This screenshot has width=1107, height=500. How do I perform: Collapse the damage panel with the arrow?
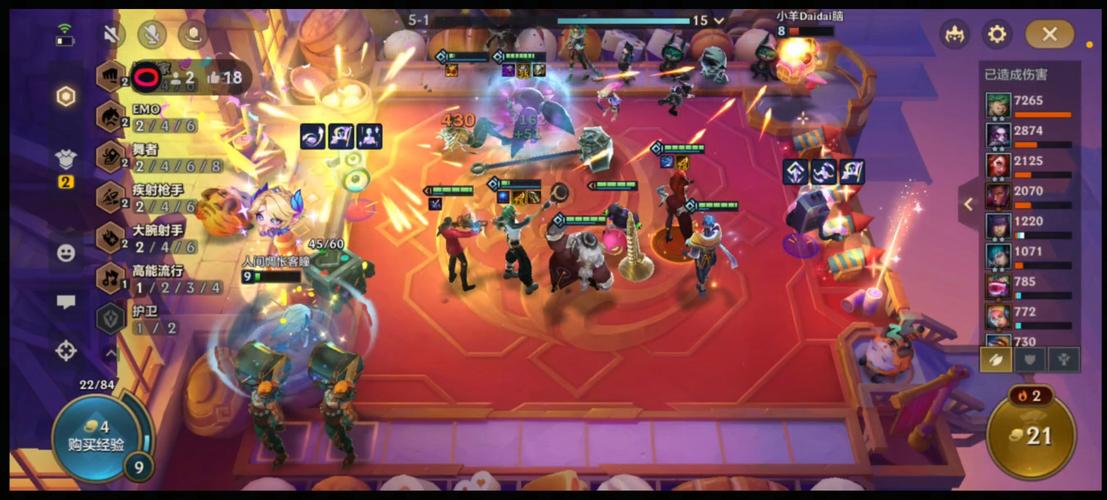point(968,204)
